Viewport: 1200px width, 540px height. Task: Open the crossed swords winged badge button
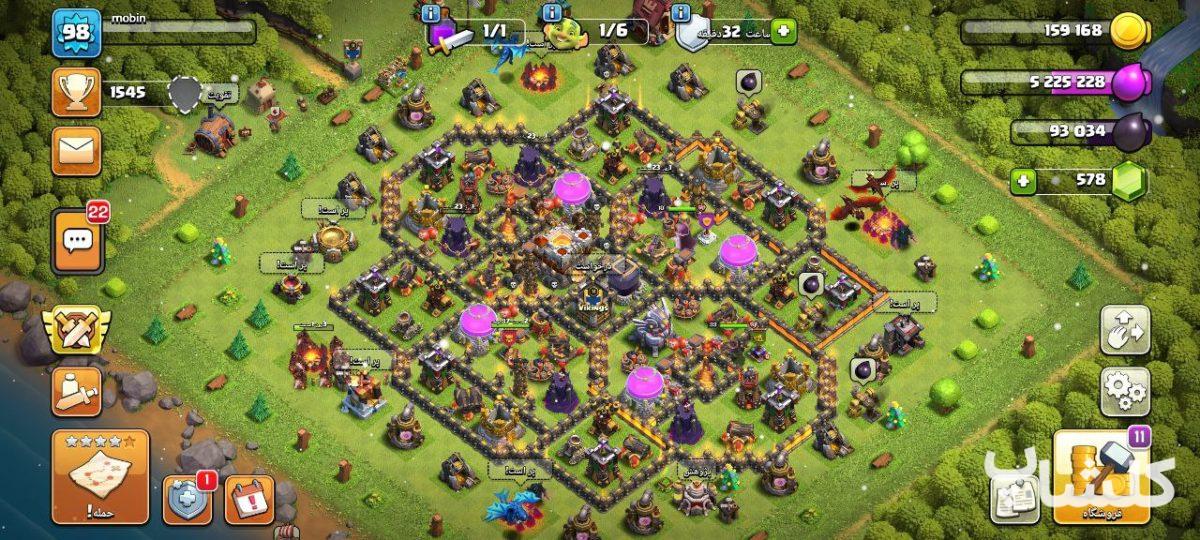coord(77,329)
